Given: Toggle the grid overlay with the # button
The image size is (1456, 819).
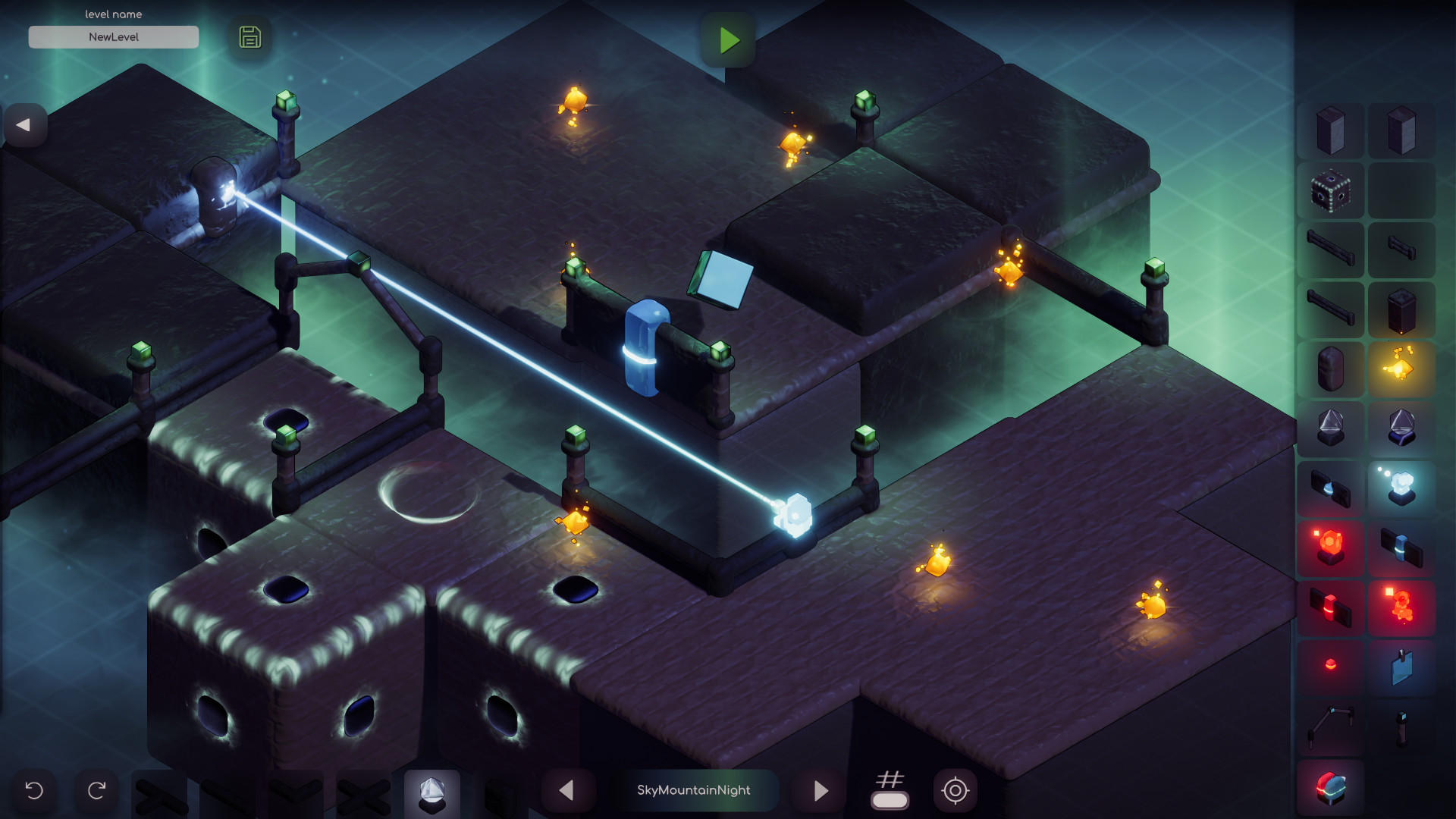Looking at the screenshot, I should [891, 789].
